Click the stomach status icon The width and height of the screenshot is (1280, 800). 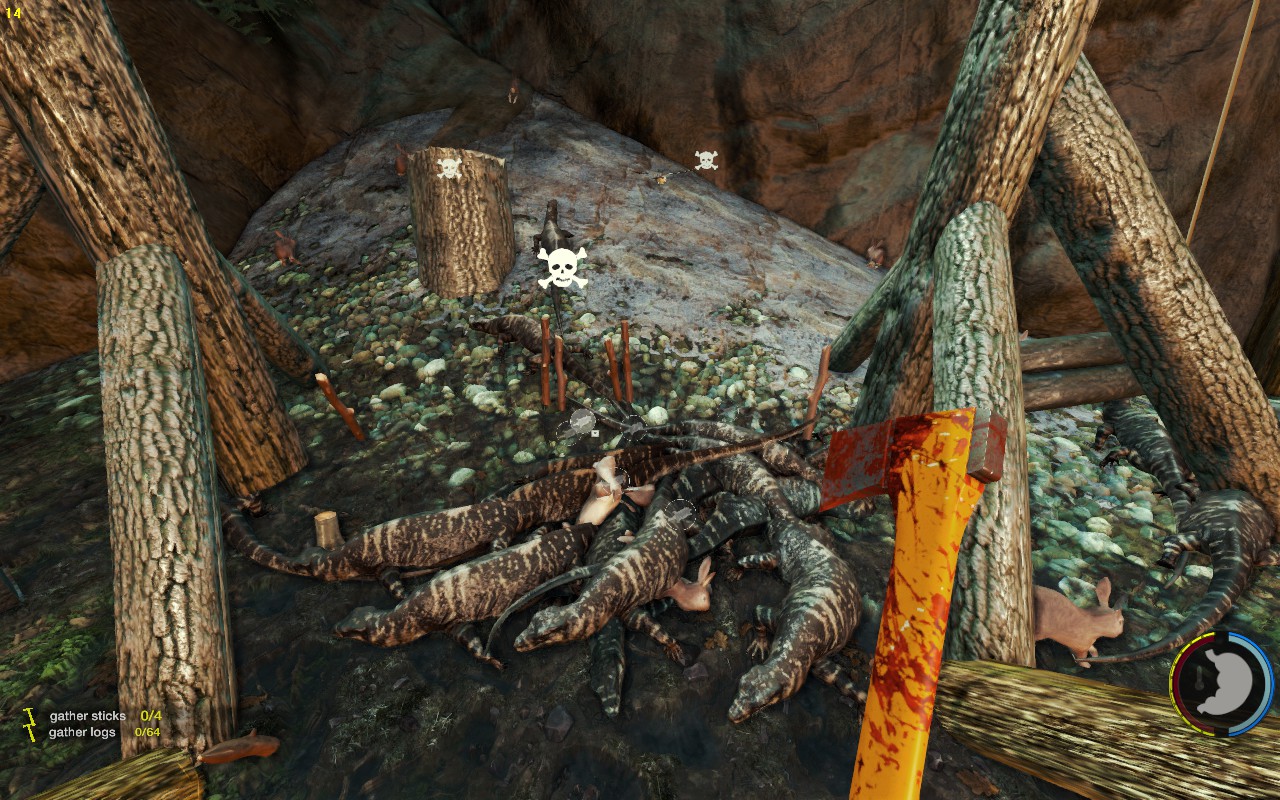point(1221,685)
